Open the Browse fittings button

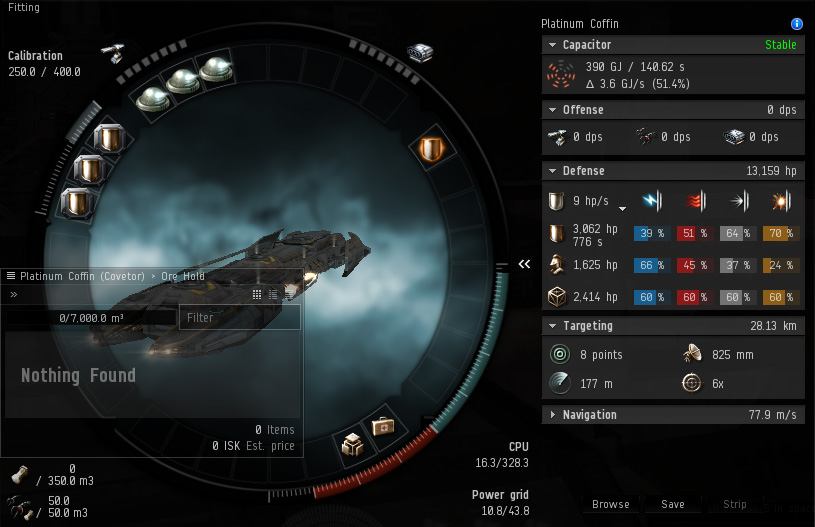pyautogui.click(x=610, y=504)
